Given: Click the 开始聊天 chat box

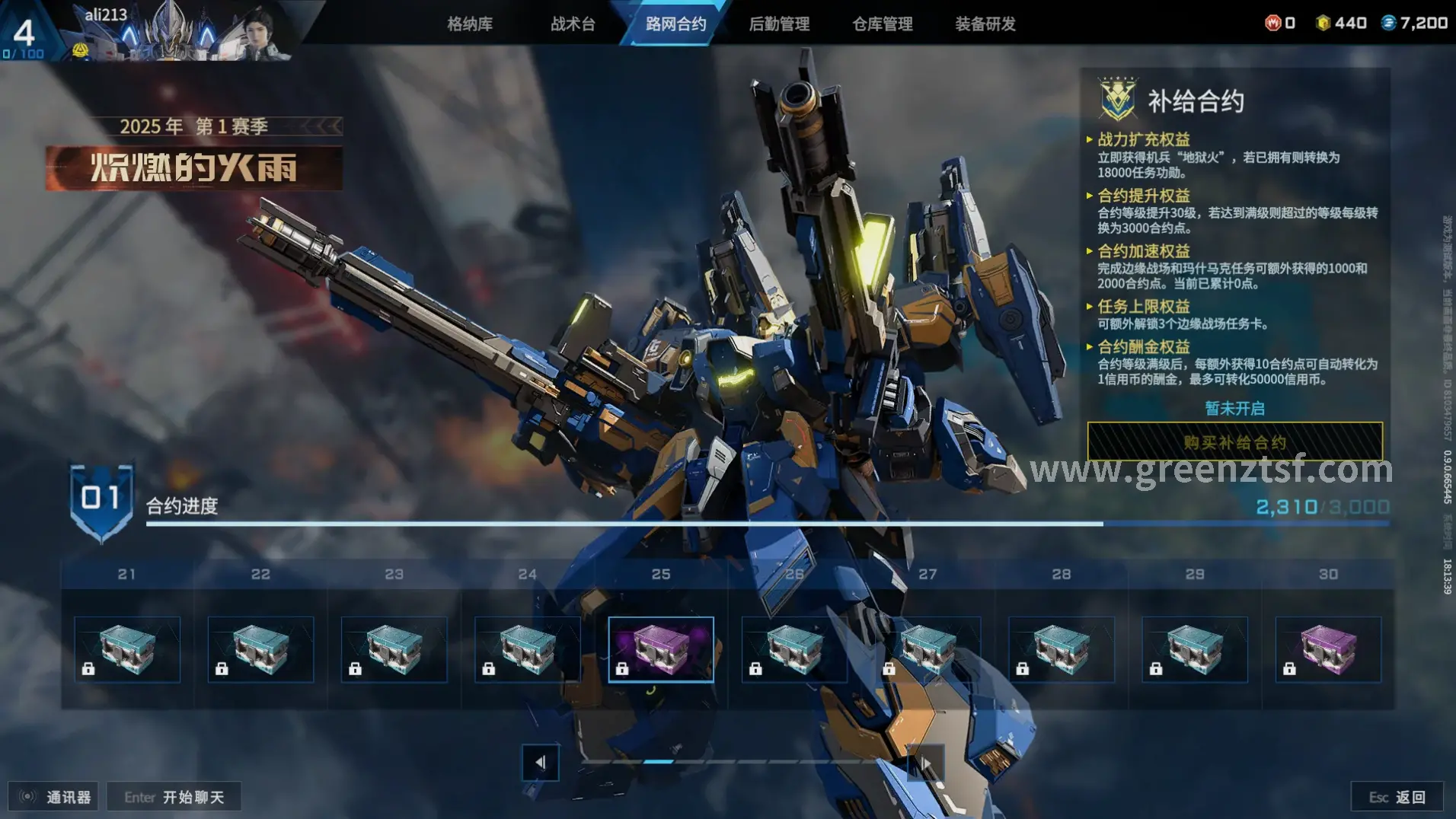Looking at the screenshot, I should pyautogui.click(x=174, y=797).
